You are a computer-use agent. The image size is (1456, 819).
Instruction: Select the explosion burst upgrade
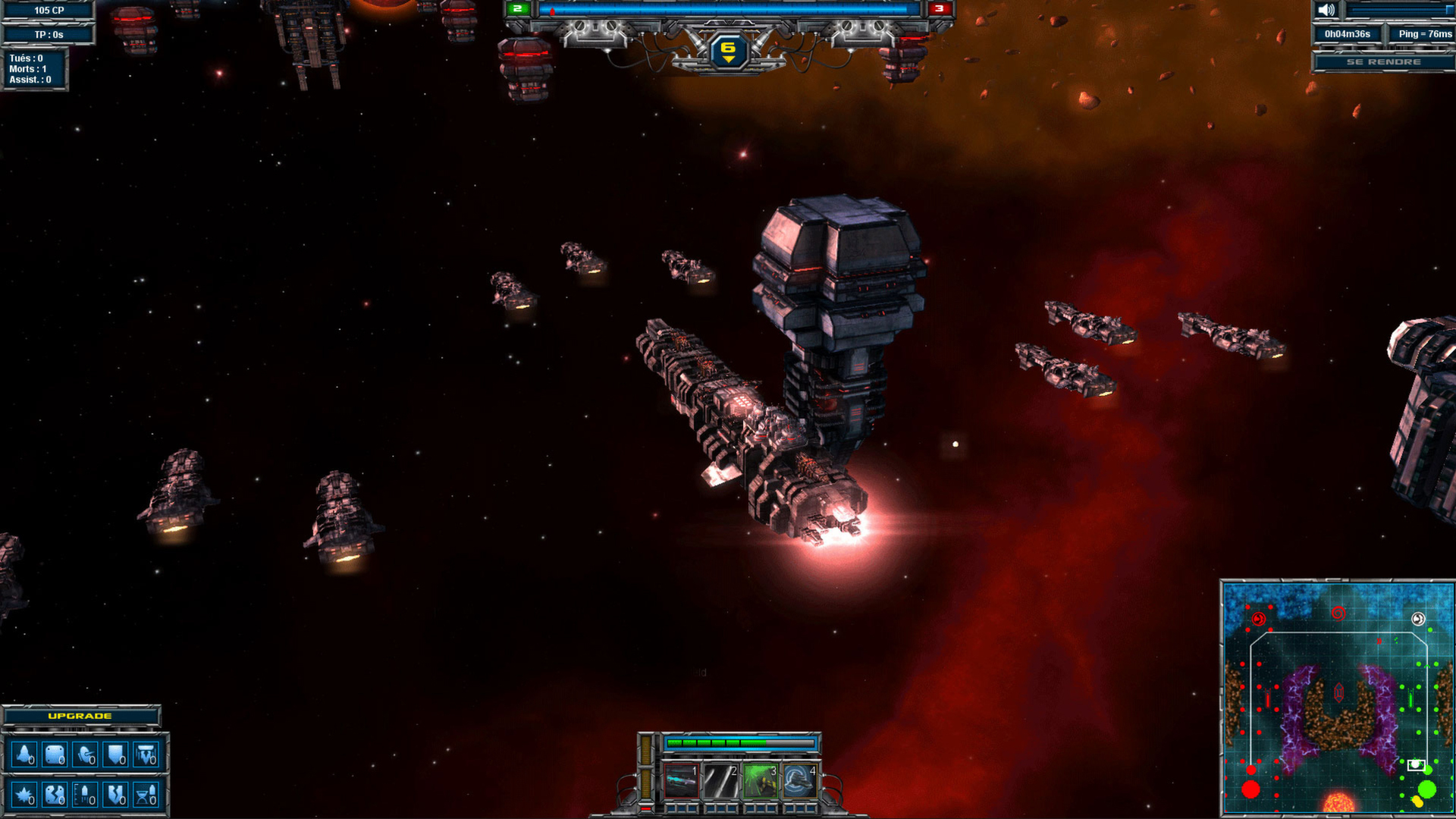(24, 795)
